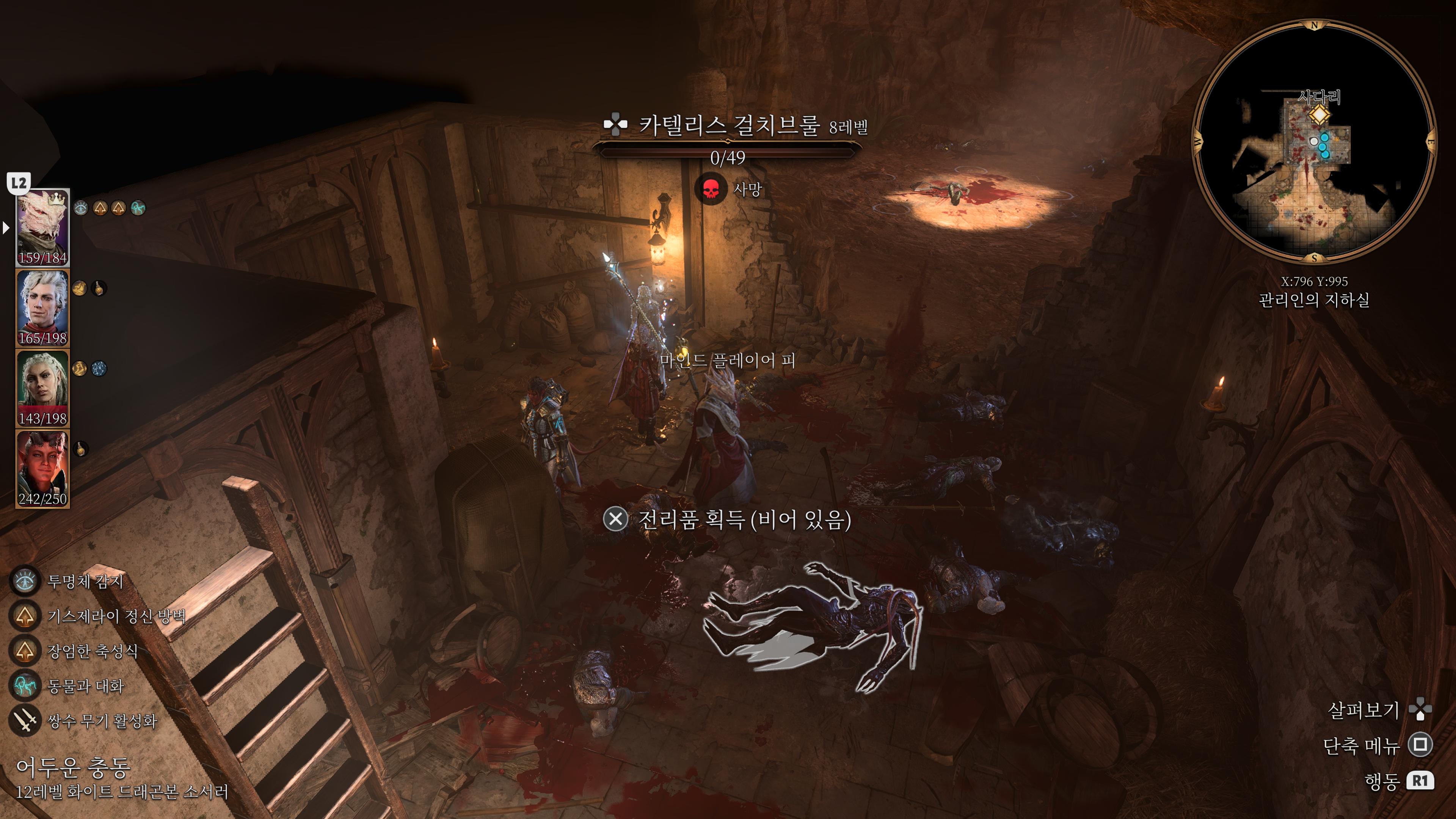Screen dimensions: 1456x819
Task: Toggle 쌍수 무기 활성화 dual-wield icon
Action: (x=25, y=721)
